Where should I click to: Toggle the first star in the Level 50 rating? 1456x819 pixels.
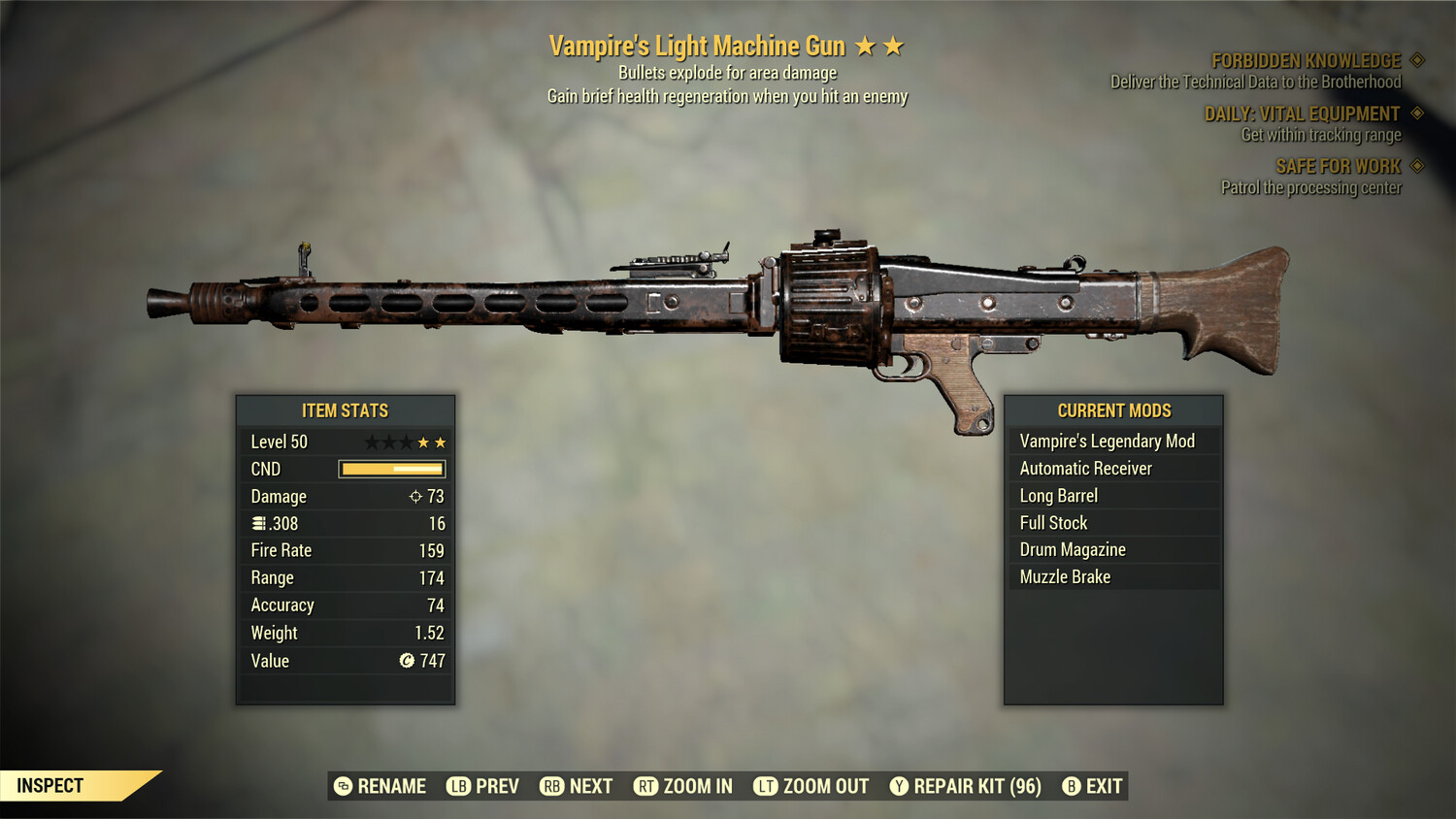(x=372, y=441)
